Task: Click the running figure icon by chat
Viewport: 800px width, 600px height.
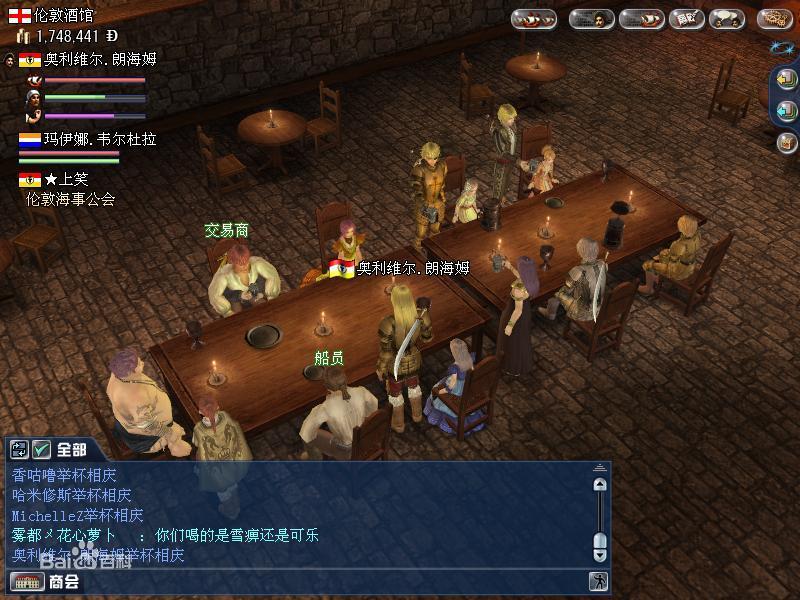Action: [x=598, y=581]
